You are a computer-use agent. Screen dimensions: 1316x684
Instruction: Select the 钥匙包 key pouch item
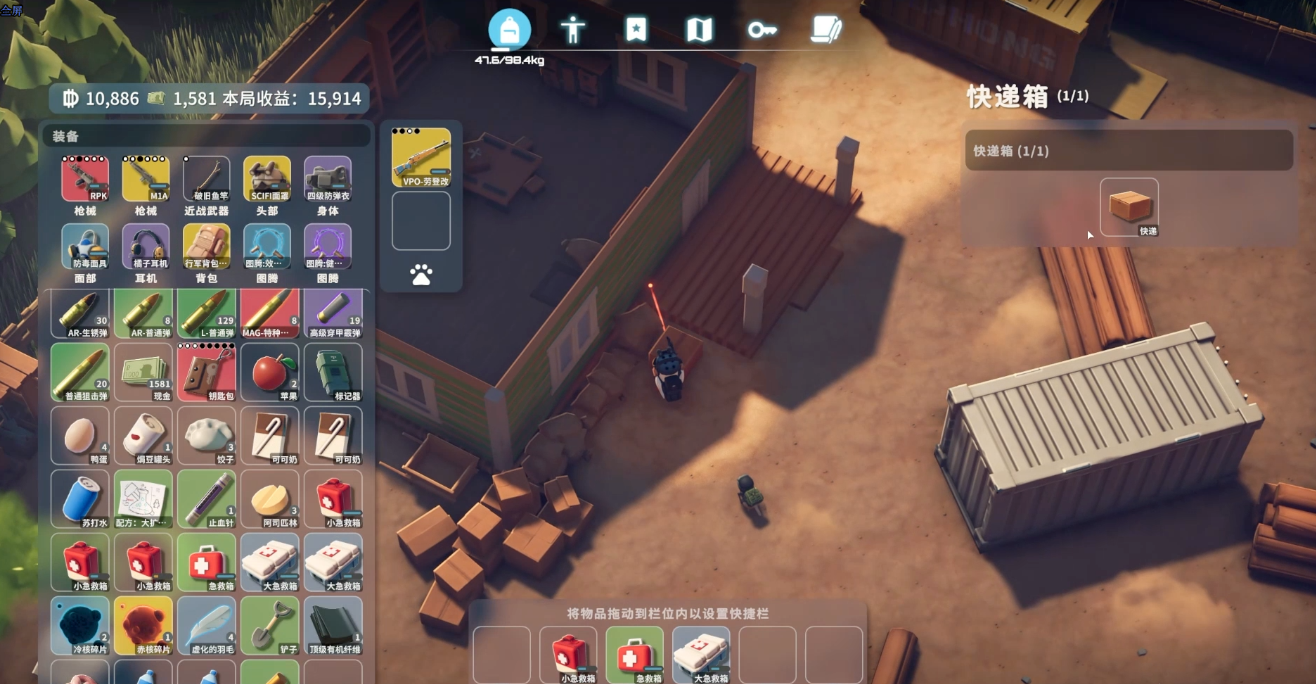pyautogui.click(x=206, y=372)
